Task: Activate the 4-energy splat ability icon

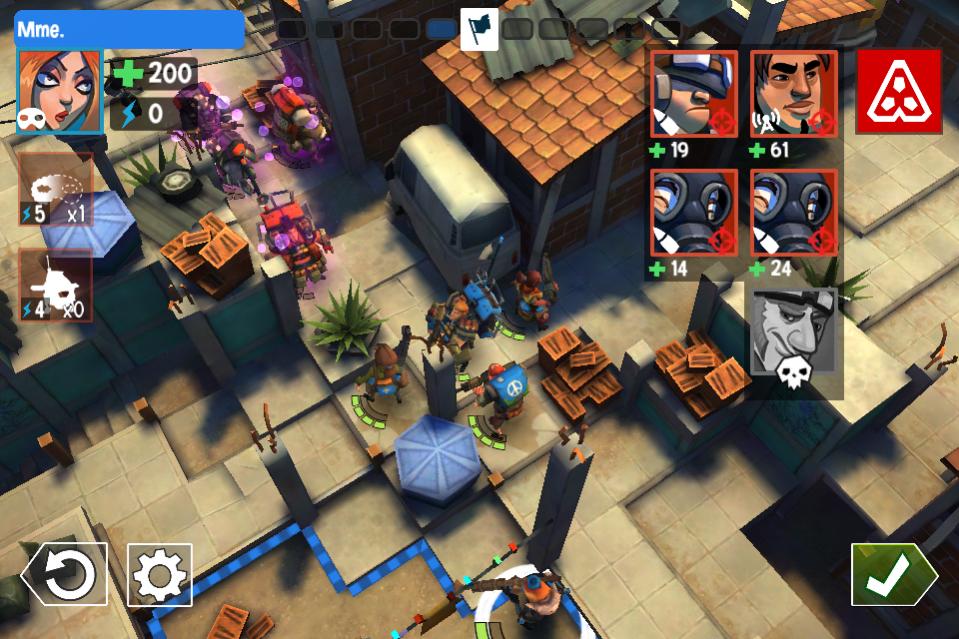Action: 55,285
